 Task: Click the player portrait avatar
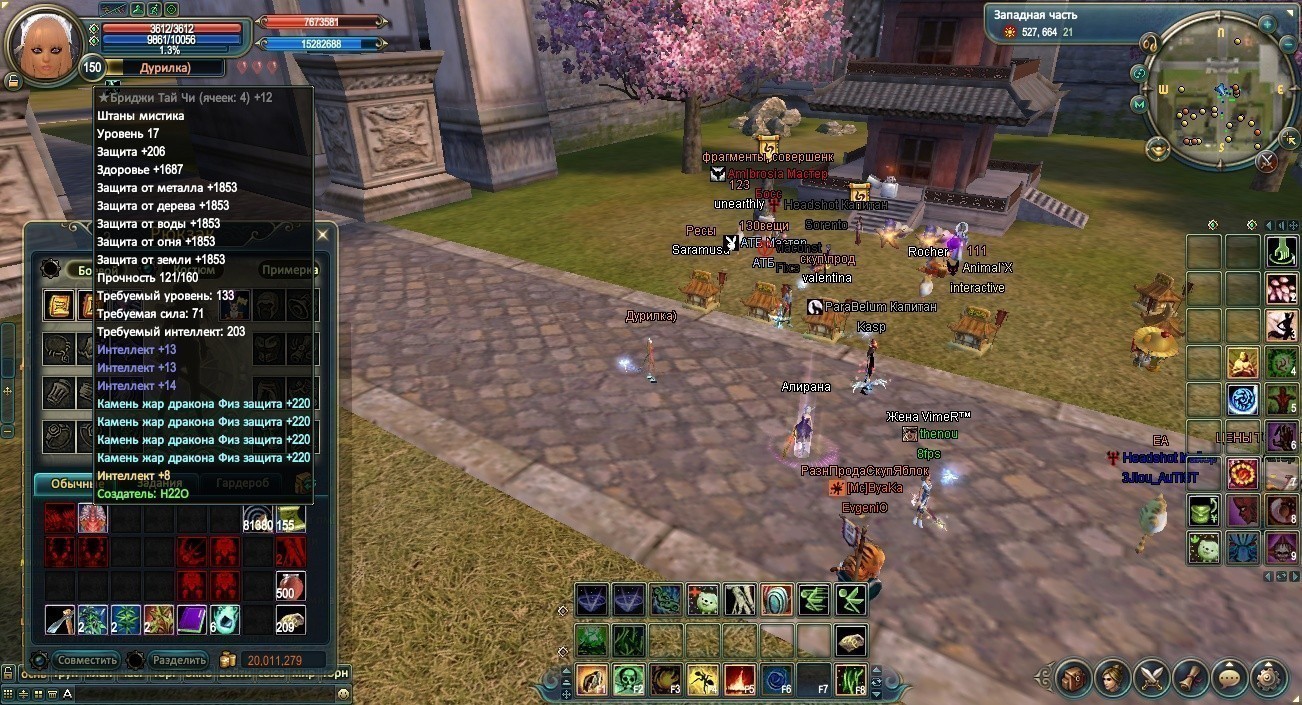tap(43, 42)
